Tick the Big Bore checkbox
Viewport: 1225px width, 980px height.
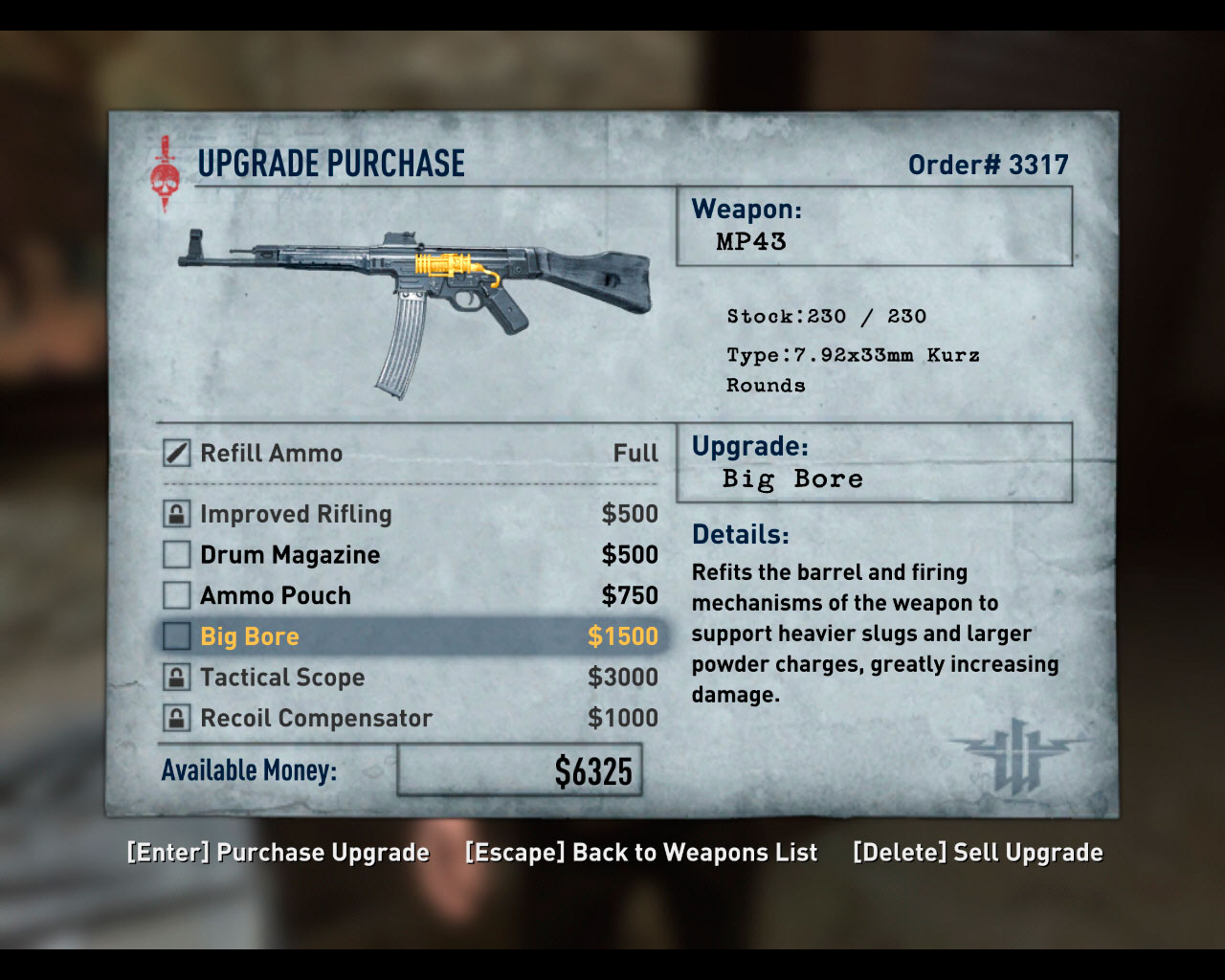pyautogui.click(x=176, y=636)
